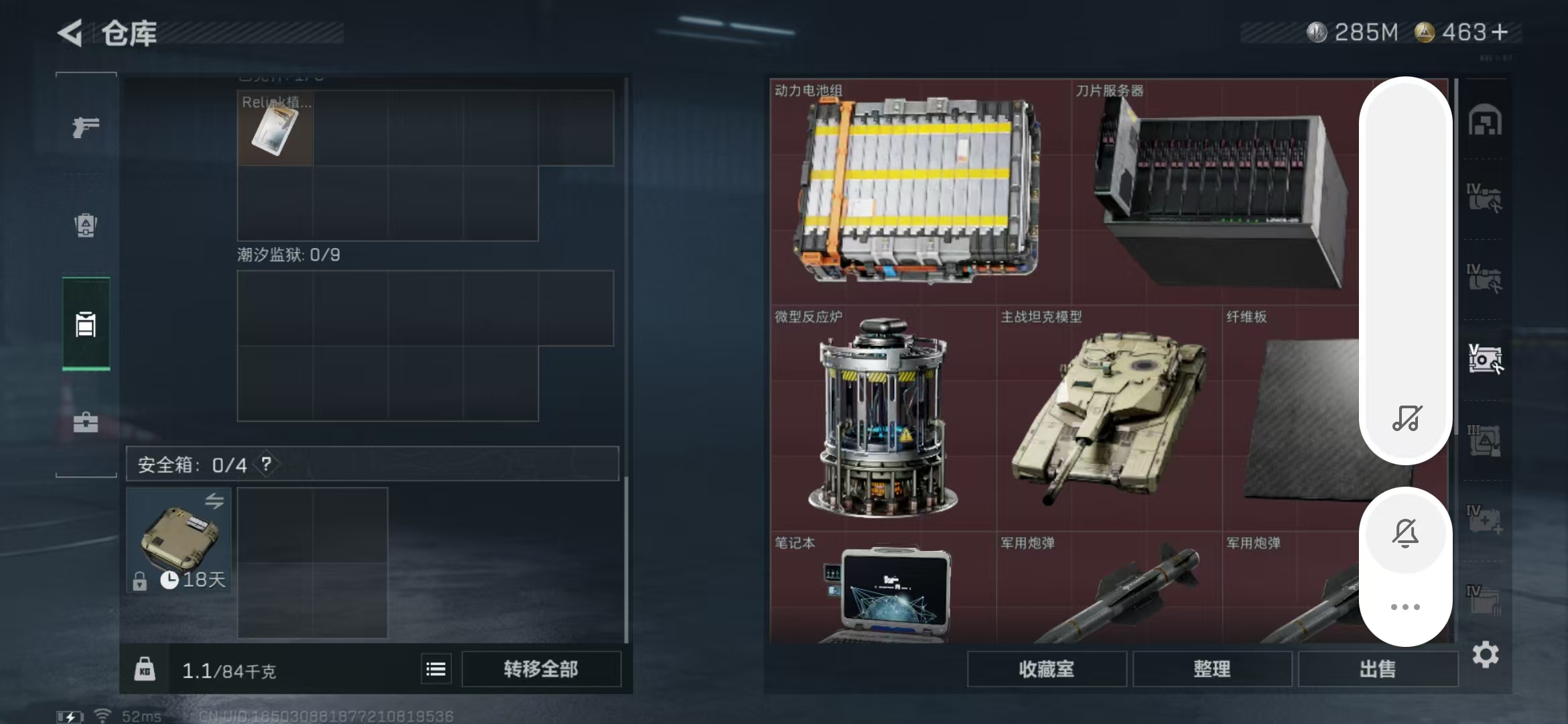1568x724 pixels.
Task: Toggle the muted bell notification overlay button
Action: point(1405,534)
